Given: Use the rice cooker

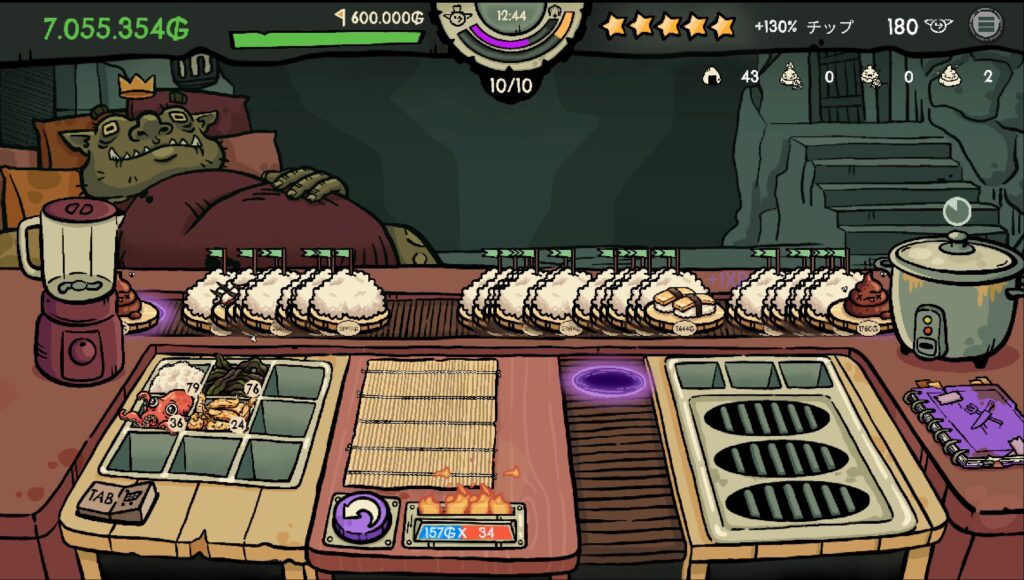Looking at the screenshot, I should pos(942,295).
